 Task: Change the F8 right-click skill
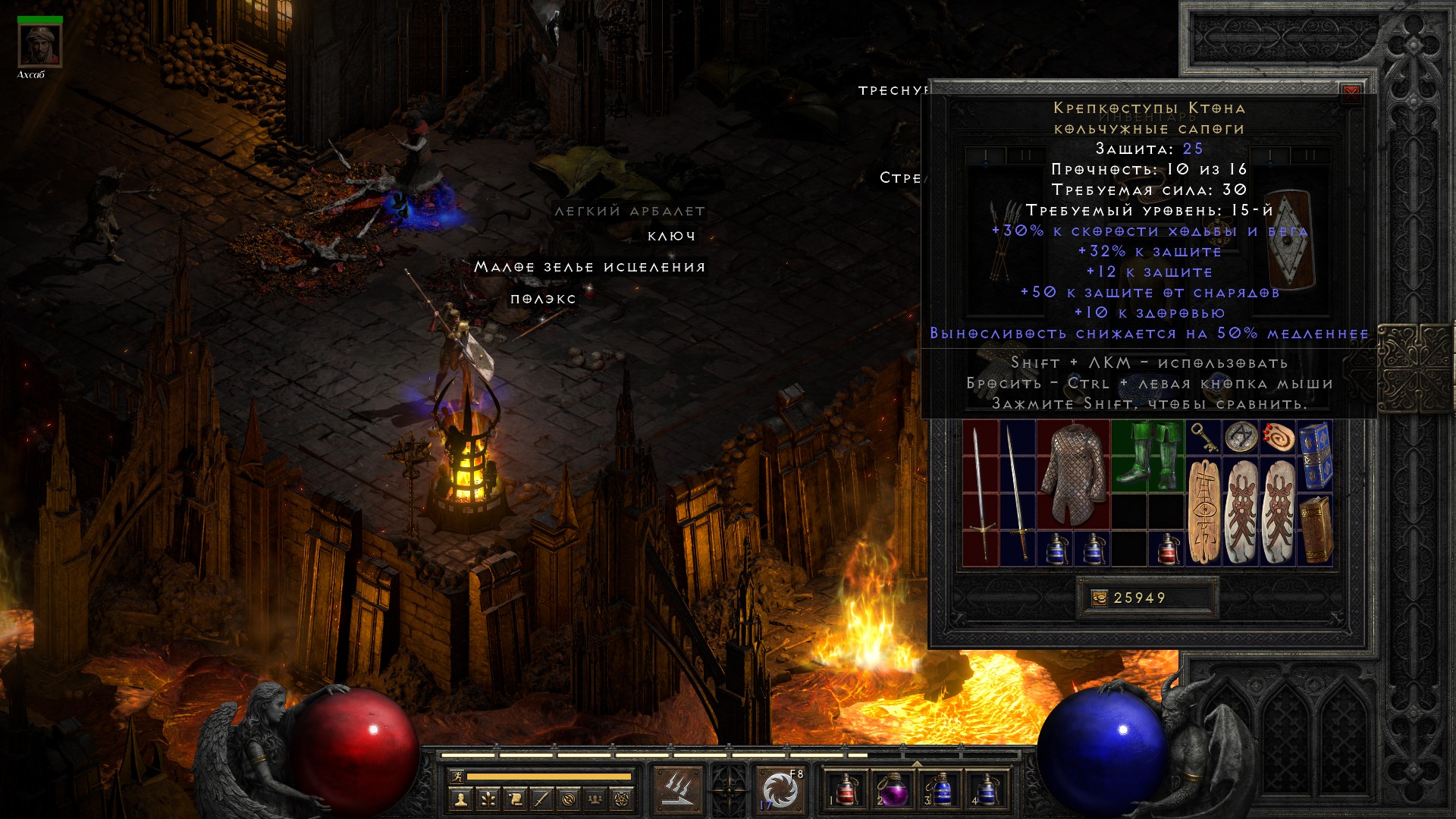point(780,790)
